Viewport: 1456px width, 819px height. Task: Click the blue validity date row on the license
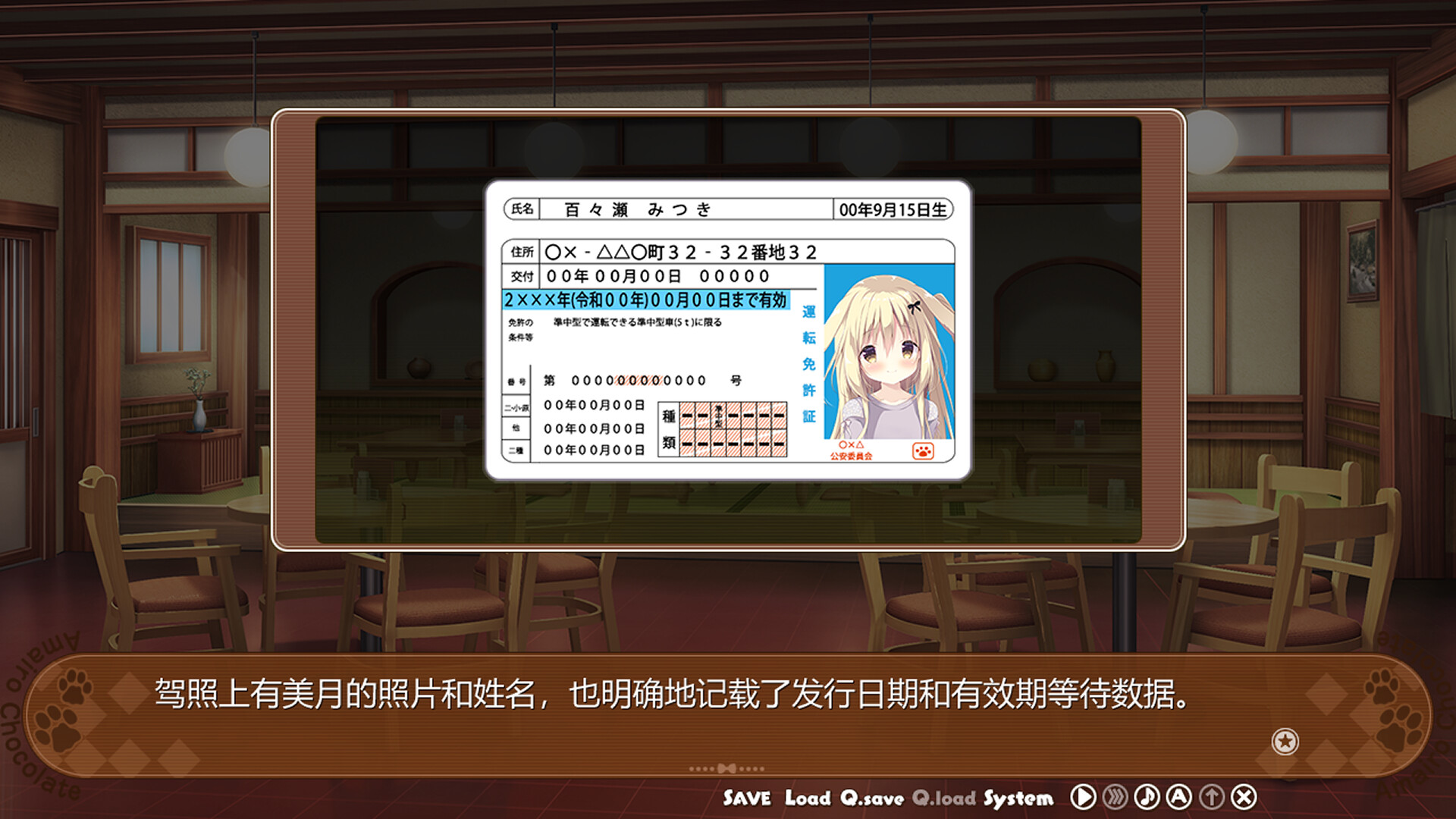(x=645, y=300)
